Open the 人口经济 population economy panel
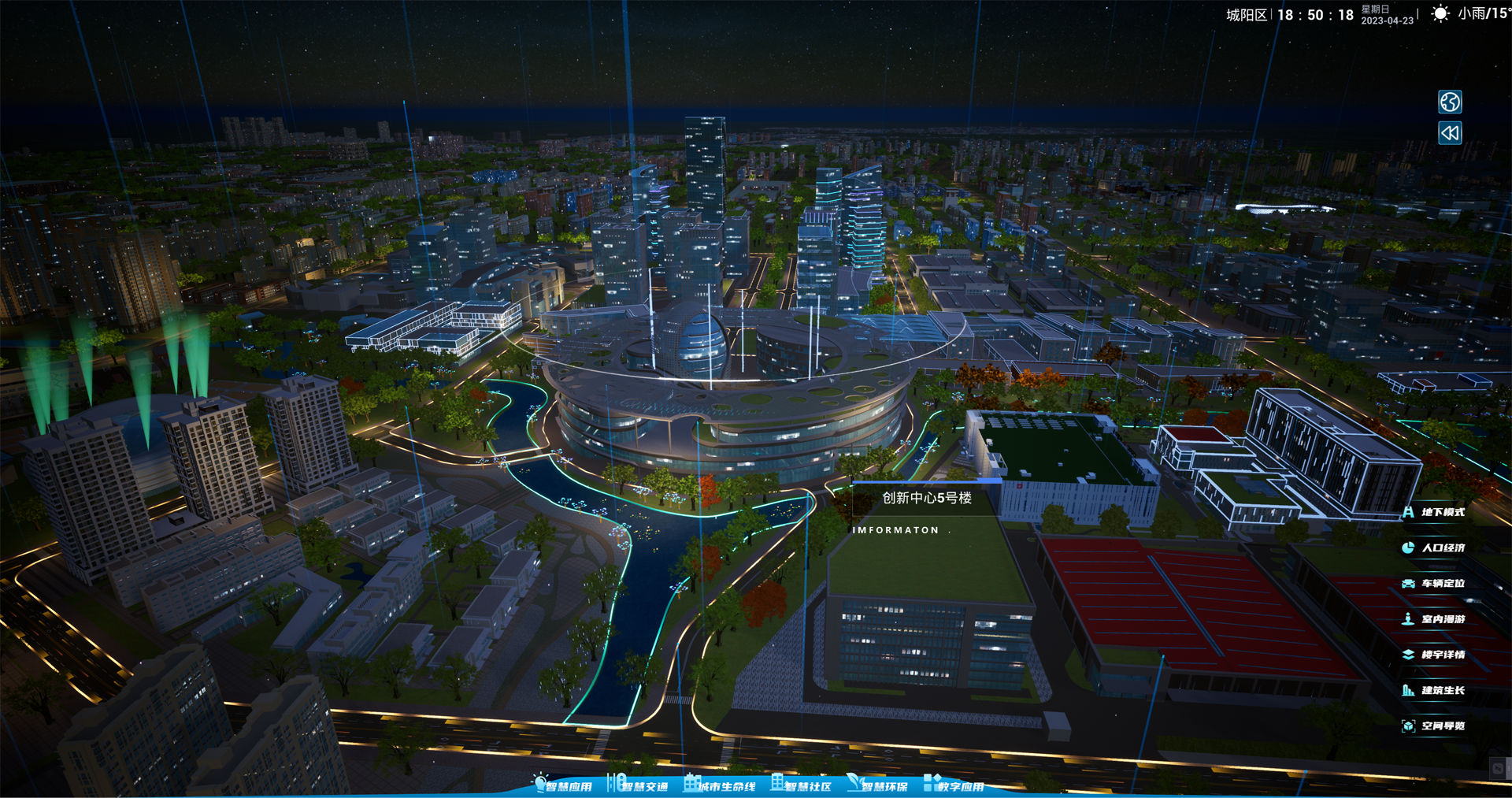This screenshot has height=798, width=1512. (1435, 547)
